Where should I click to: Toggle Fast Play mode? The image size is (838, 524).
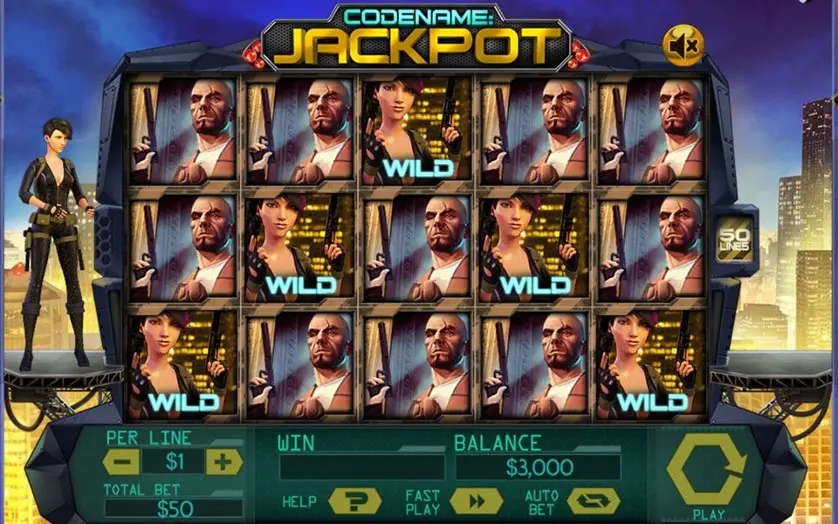(x=476, y=501)
